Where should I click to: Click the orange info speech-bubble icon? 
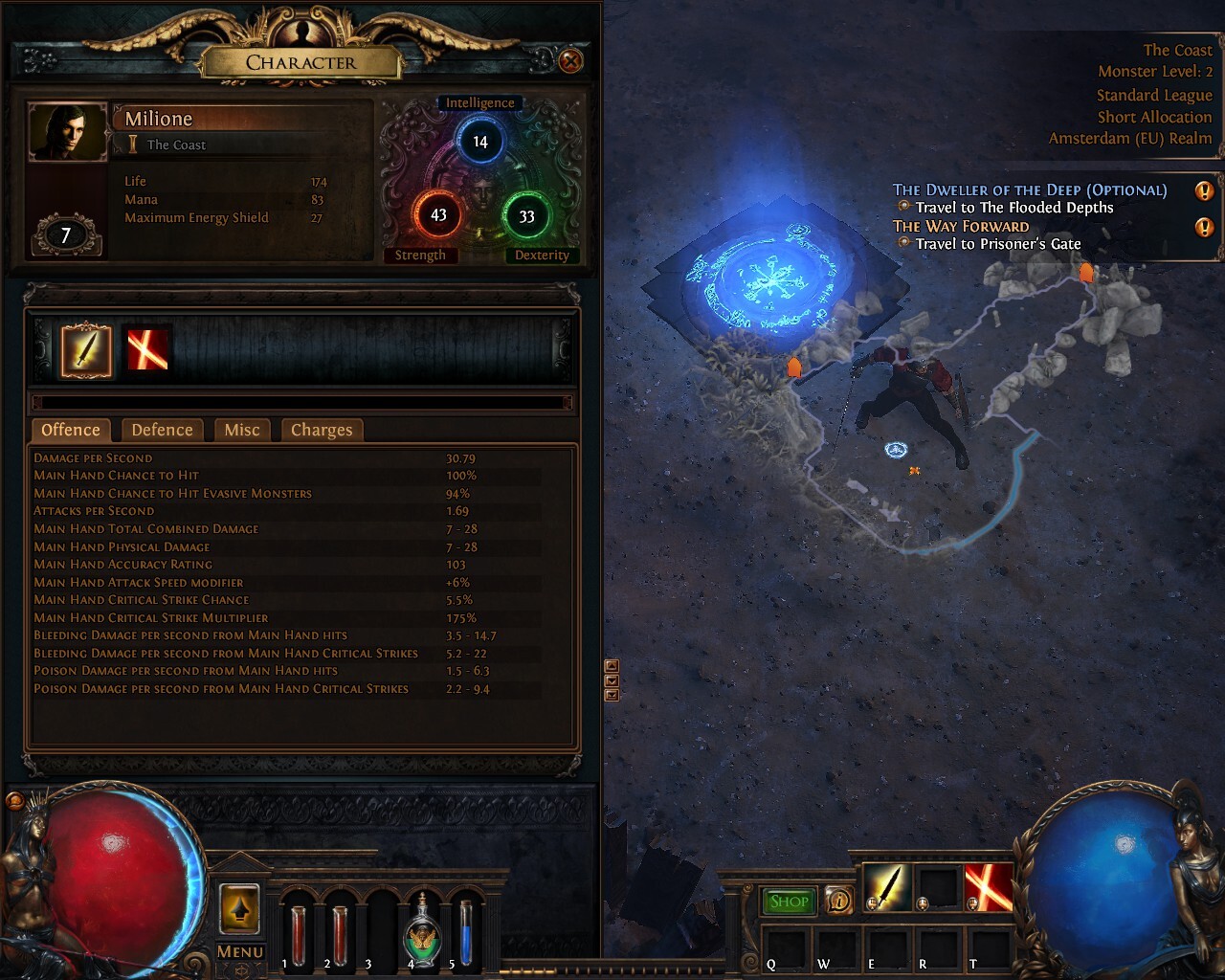tap(839, 901)
